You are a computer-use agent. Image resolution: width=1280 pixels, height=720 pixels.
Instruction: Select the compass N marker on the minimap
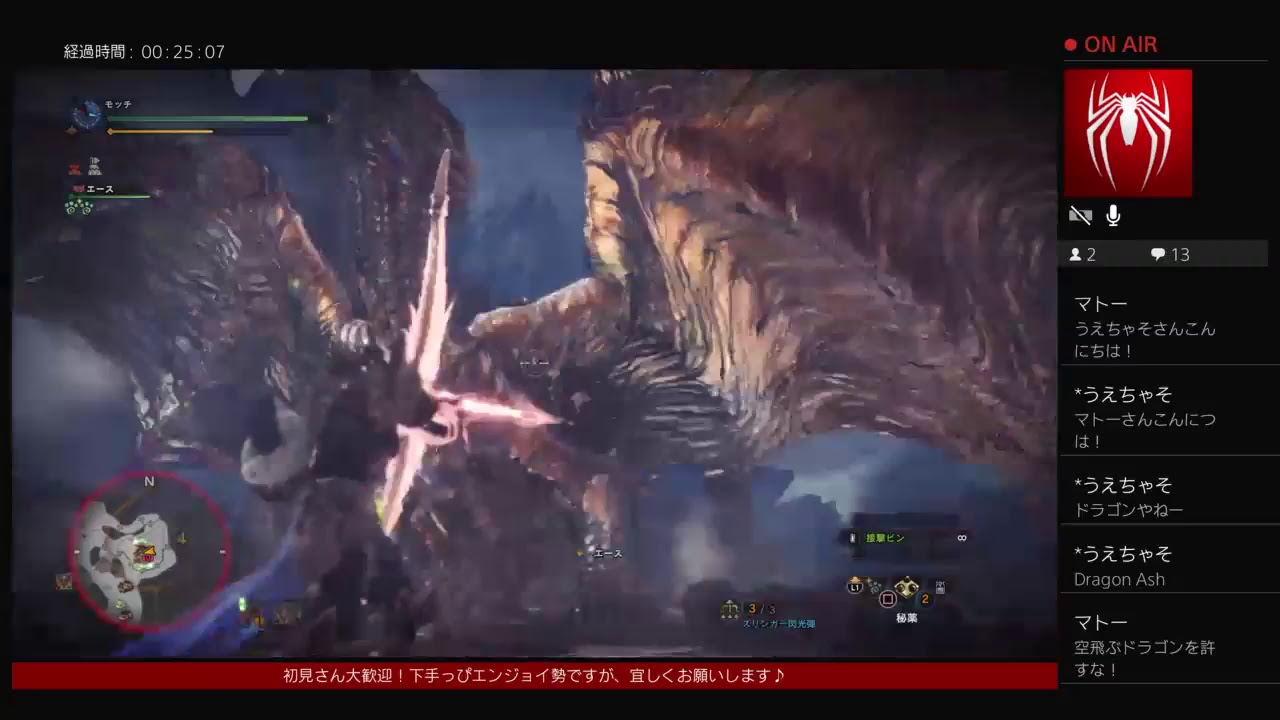point(148,482)
